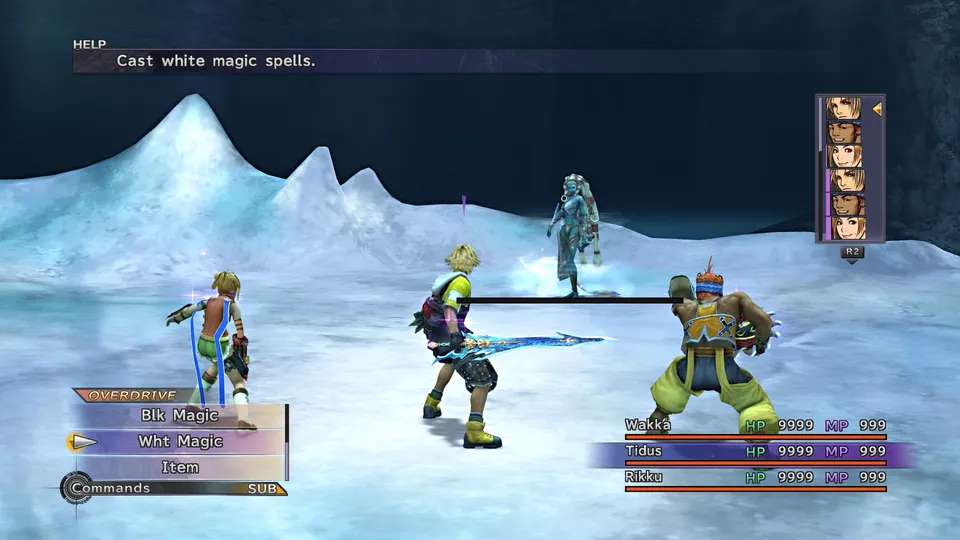Viewport: 960px width, 540px height.
Task: Choose the Wht Magic command
Action: [x=181, y=442]
